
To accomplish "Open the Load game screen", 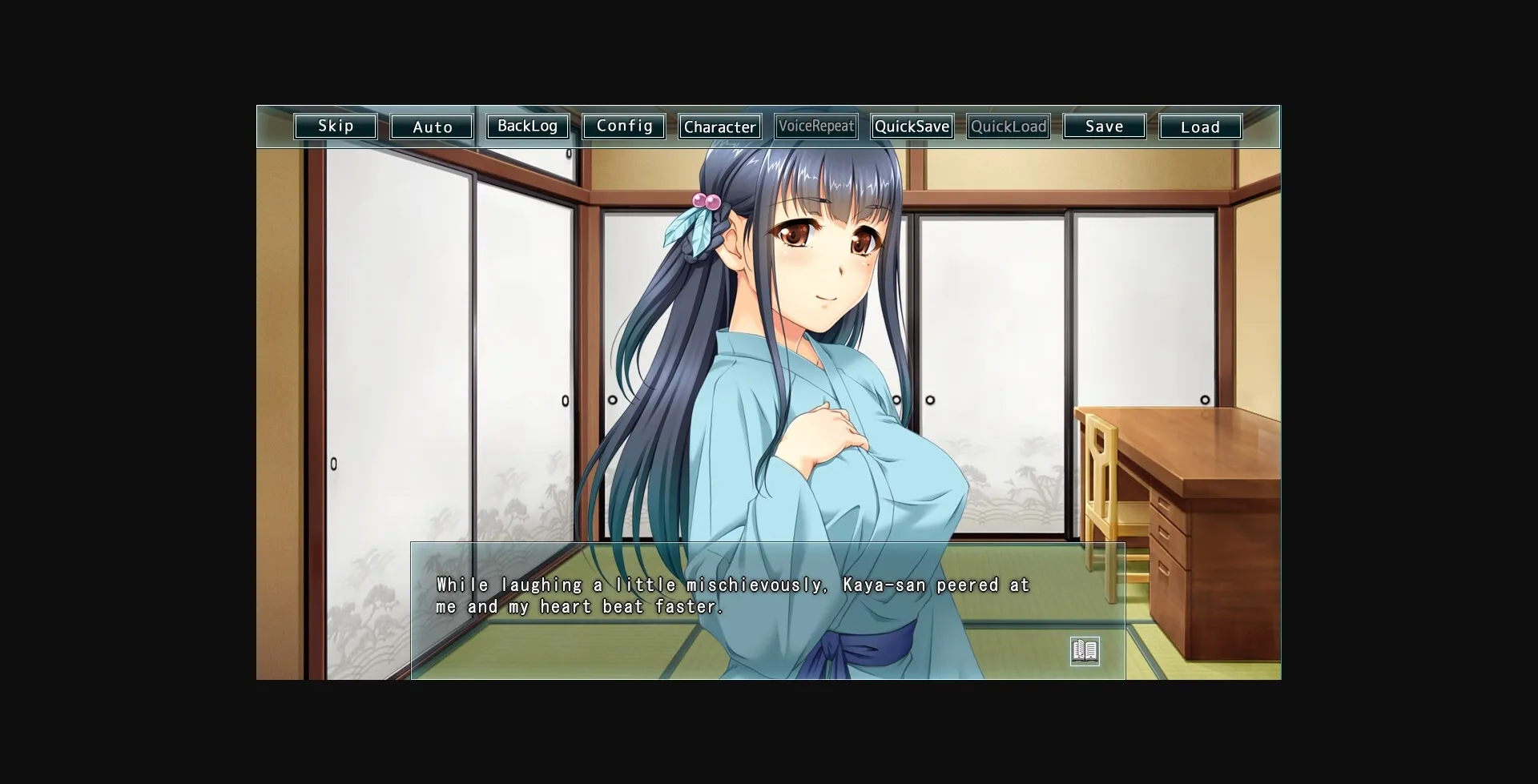I will pyautogui.click(x=1200, y=126).
